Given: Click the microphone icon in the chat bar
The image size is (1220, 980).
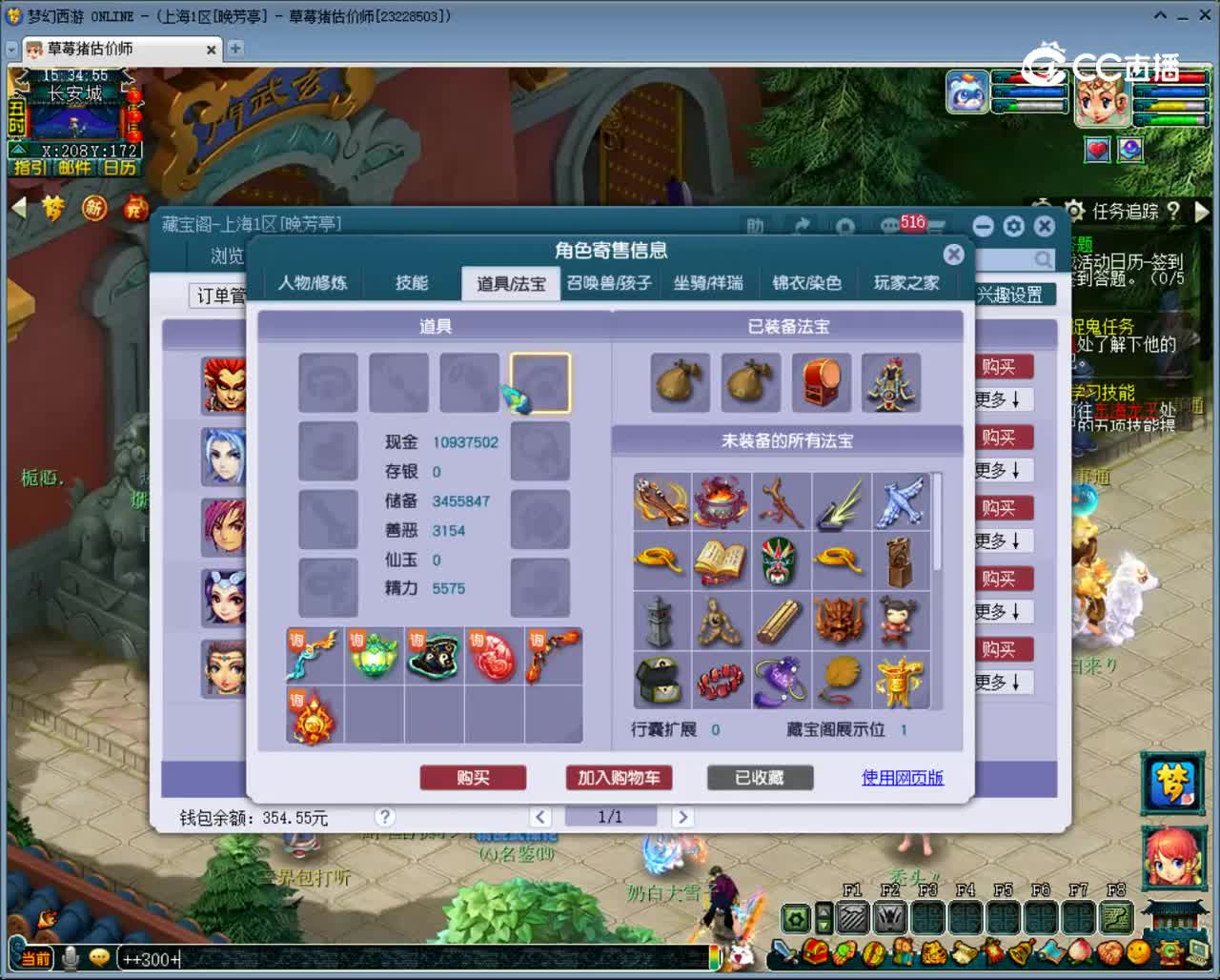Looking at the screenshot, I should tap(69, 958).
